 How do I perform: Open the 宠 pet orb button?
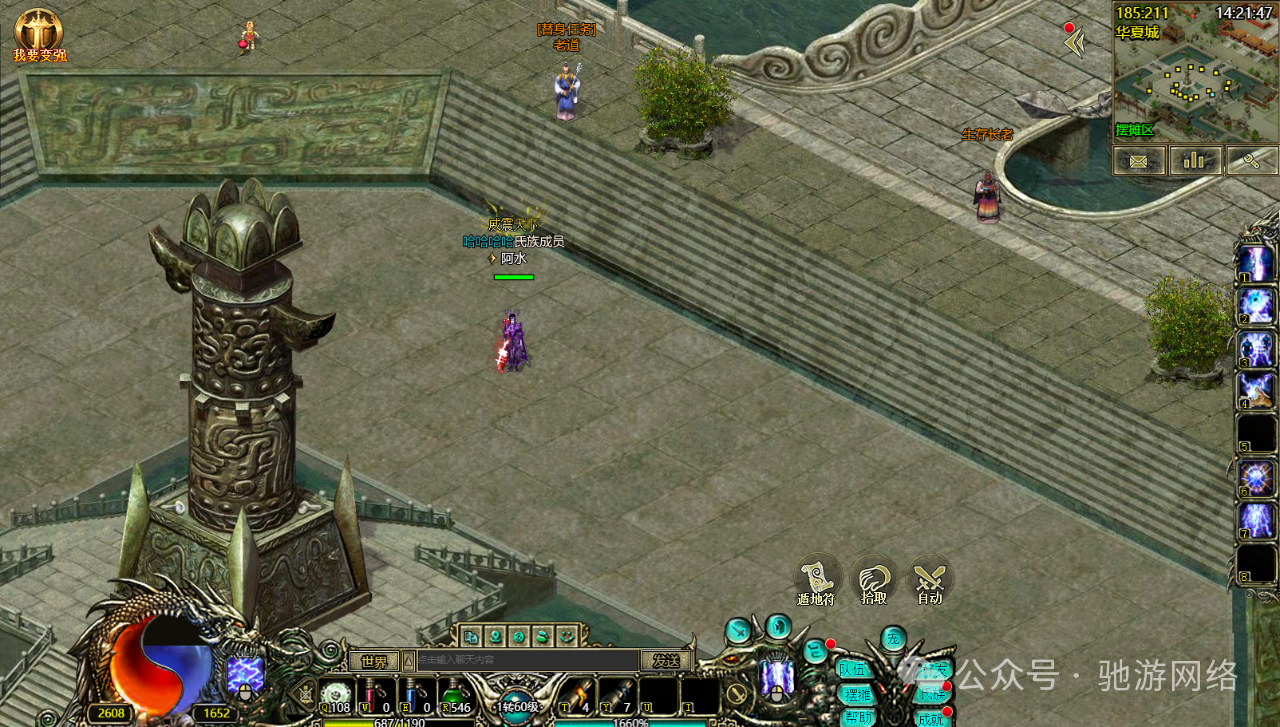(x=893, y=638)
